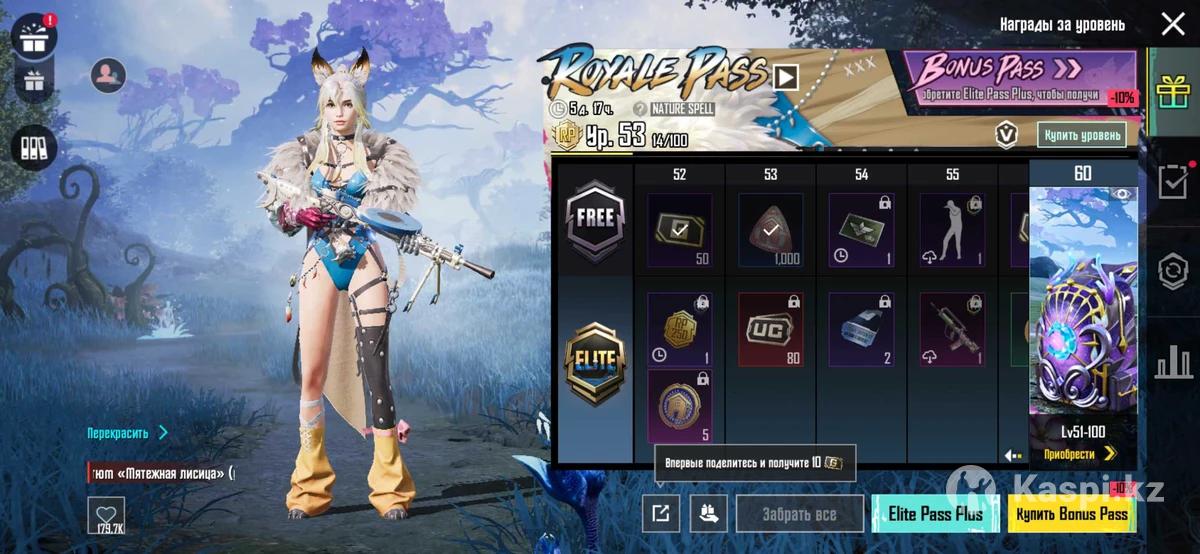Play the Royale Pass trailer video
1200x554 pixels.
click(x=785, y=77)
